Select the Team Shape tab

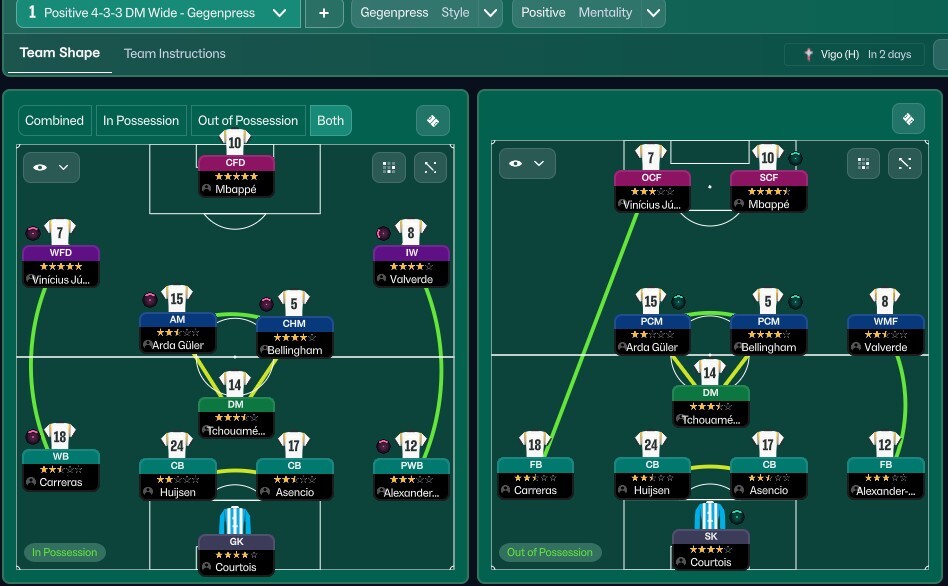[x=60, y=53]
